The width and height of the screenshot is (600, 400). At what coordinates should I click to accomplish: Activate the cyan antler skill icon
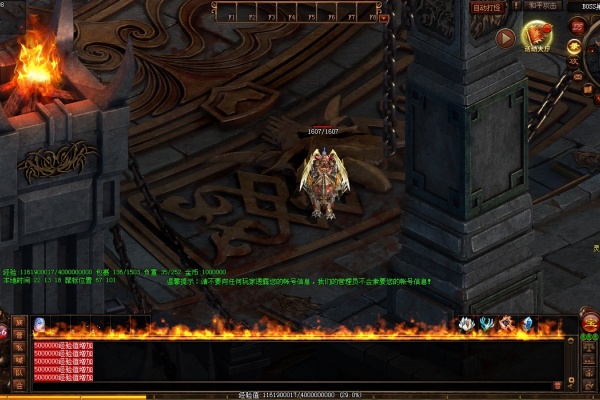point(486,323)
